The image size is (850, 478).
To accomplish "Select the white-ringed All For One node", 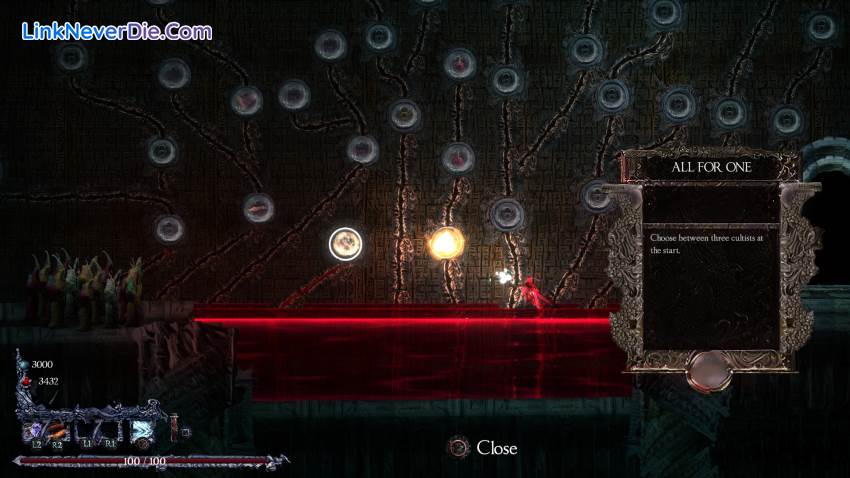I will (345, 244).
